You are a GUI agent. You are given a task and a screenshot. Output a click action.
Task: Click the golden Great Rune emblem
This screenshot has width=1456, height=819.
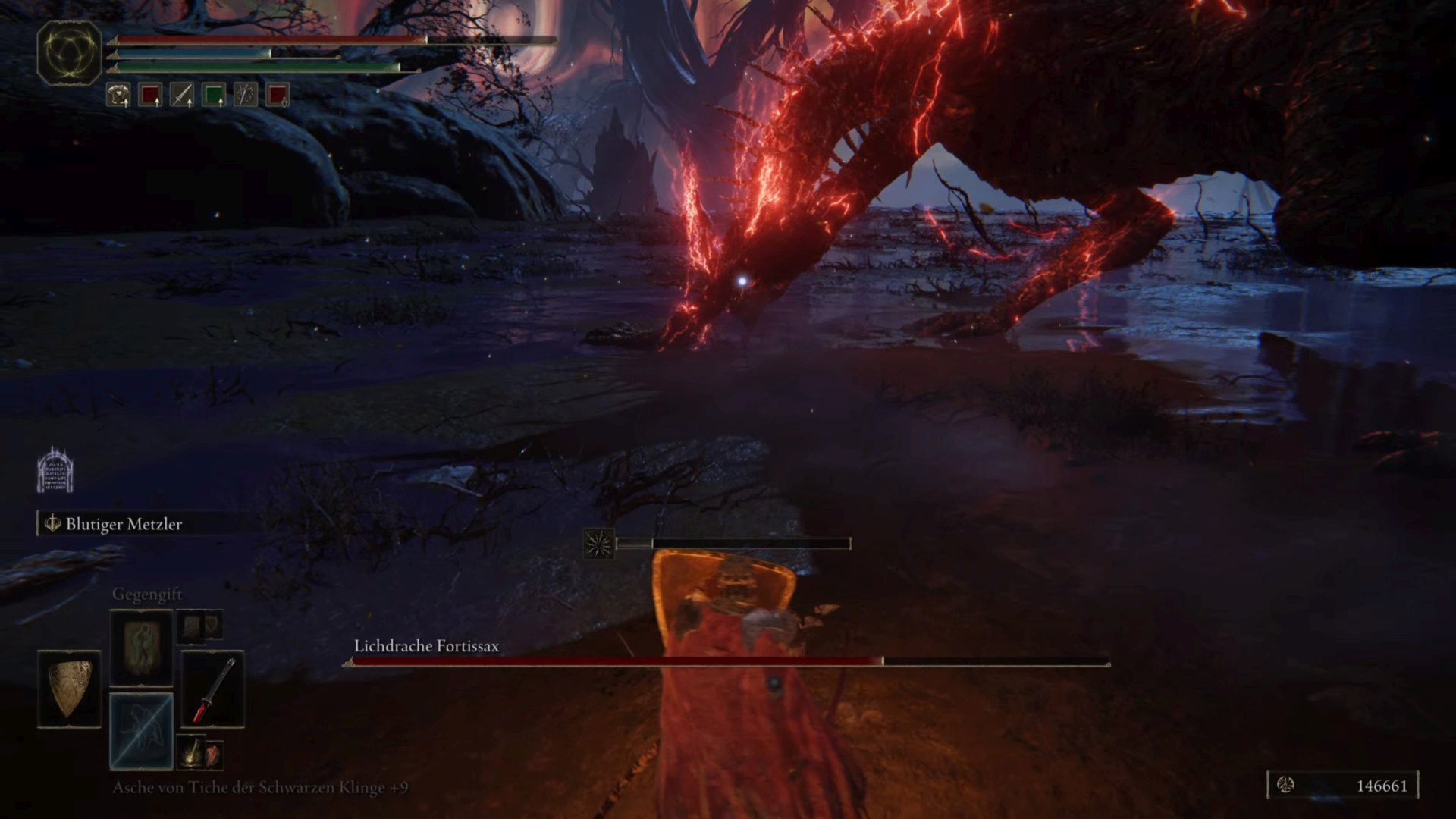point(69,52)
